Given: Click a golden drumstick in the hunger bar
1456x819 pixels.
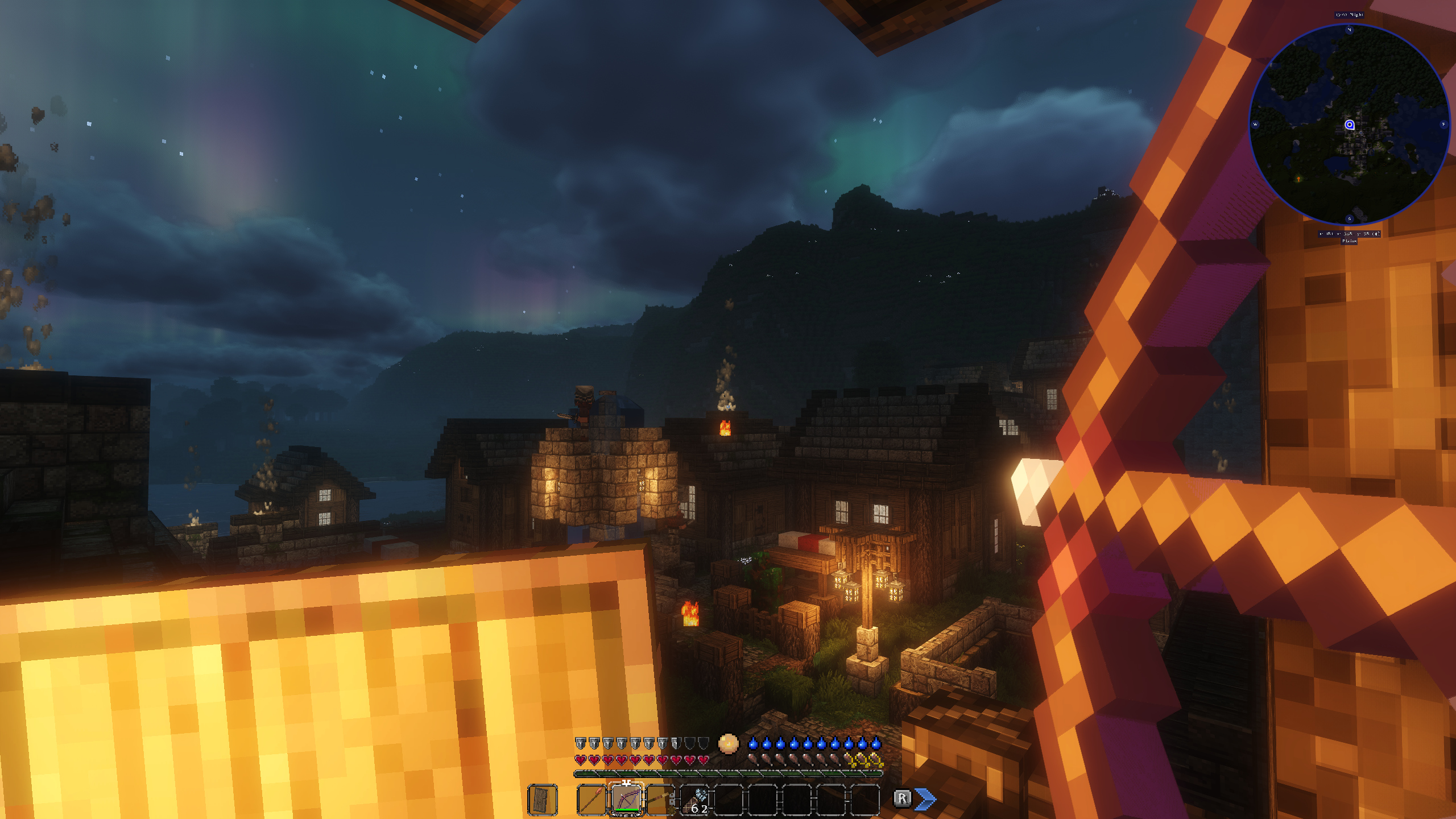Looking at the screenshot, I should 862,760.
